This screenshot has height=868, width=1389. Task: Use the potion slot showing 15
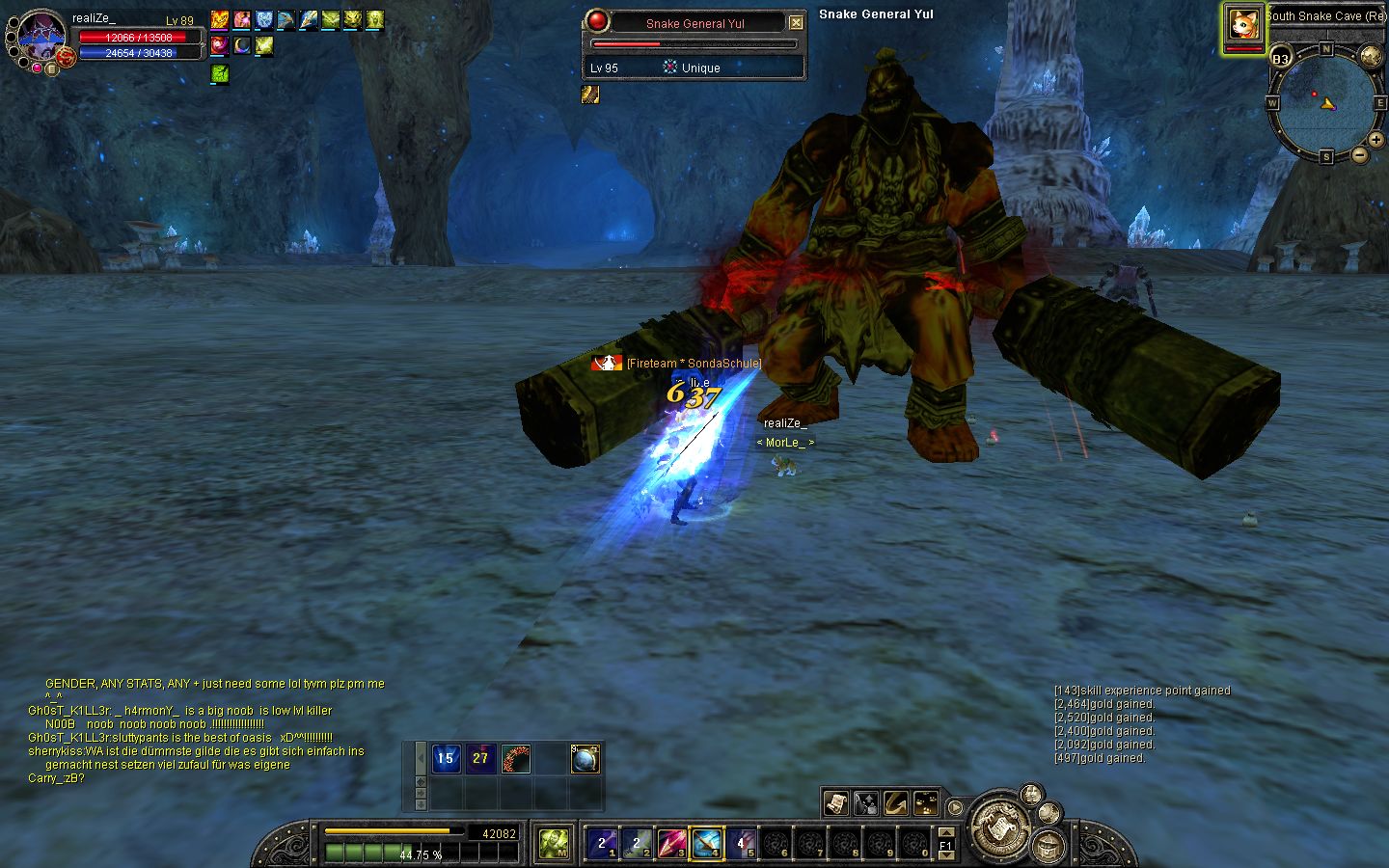(x=445, y=759)
